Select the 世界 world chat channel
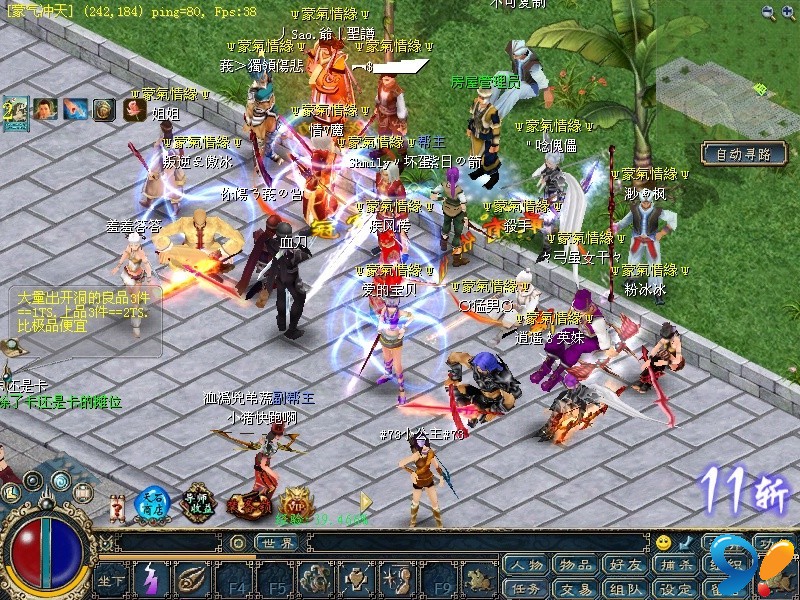 (x=276, y=543)
